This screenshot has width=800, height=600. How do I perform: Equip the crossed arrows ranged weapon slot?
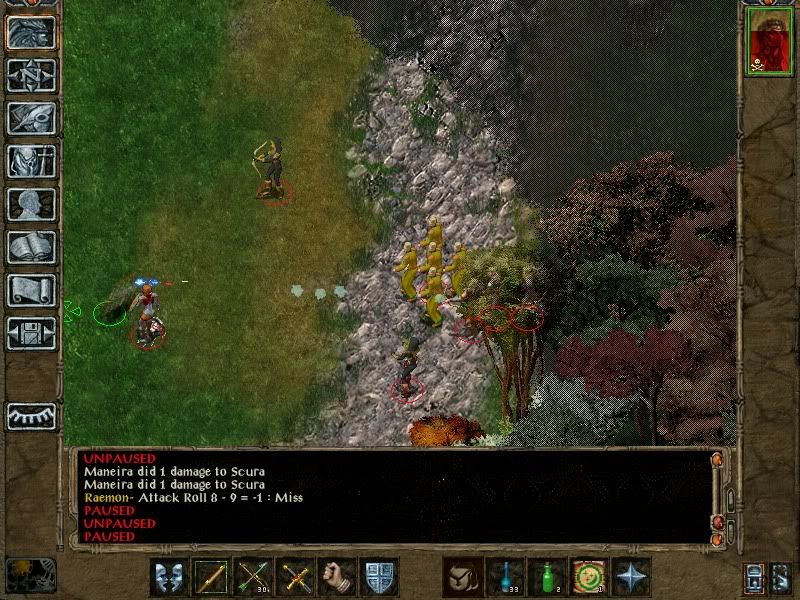tap(253, 577)
